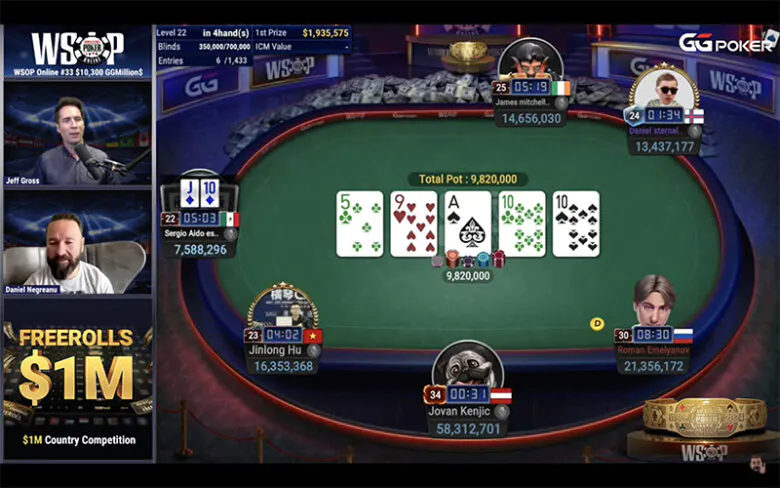Click Jovan Kenjic's pug avatar
This screenshot has height=488, width=780.
(467, 366)
